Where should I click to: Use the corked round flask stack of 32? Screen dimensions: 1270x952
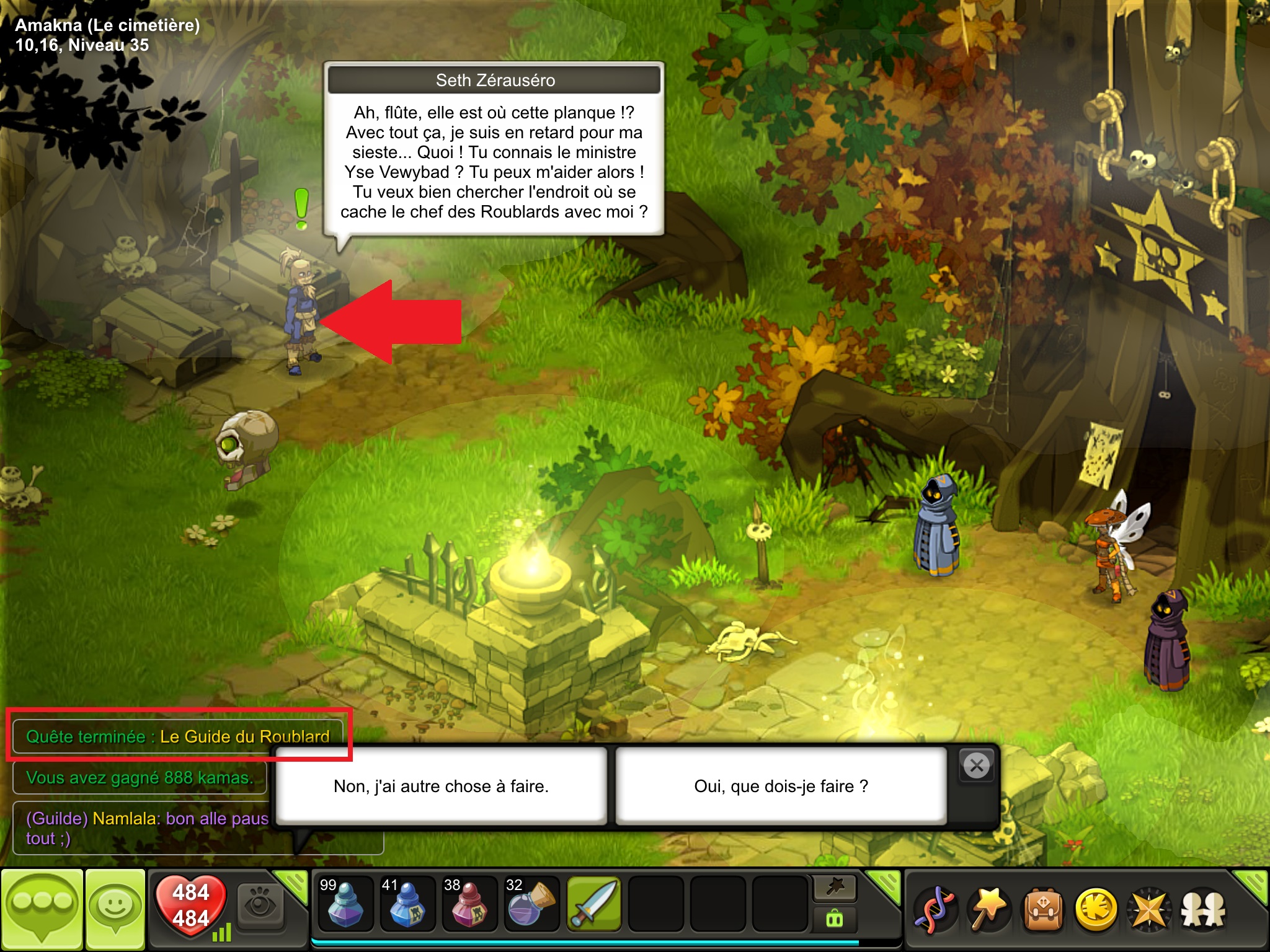tap(531, 905)
